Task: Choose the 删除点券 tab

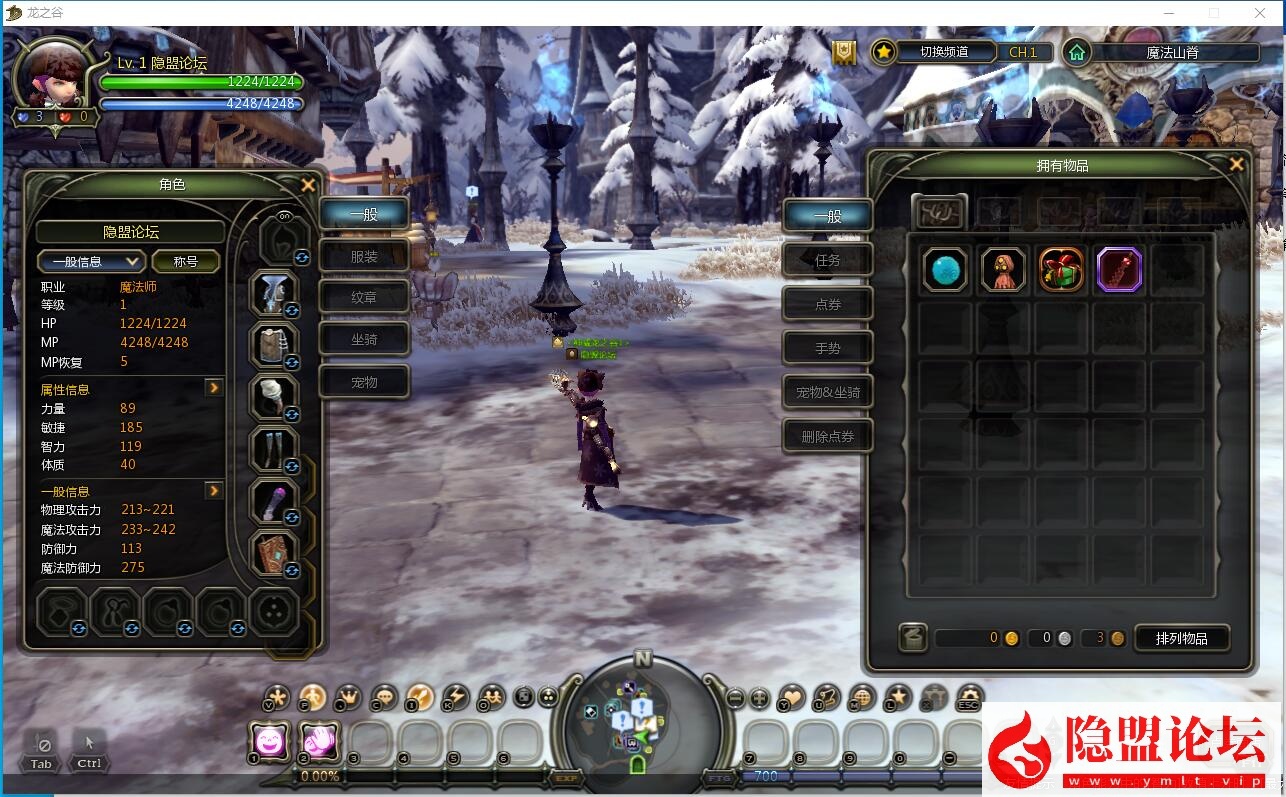Action: [x=828, y=436]
